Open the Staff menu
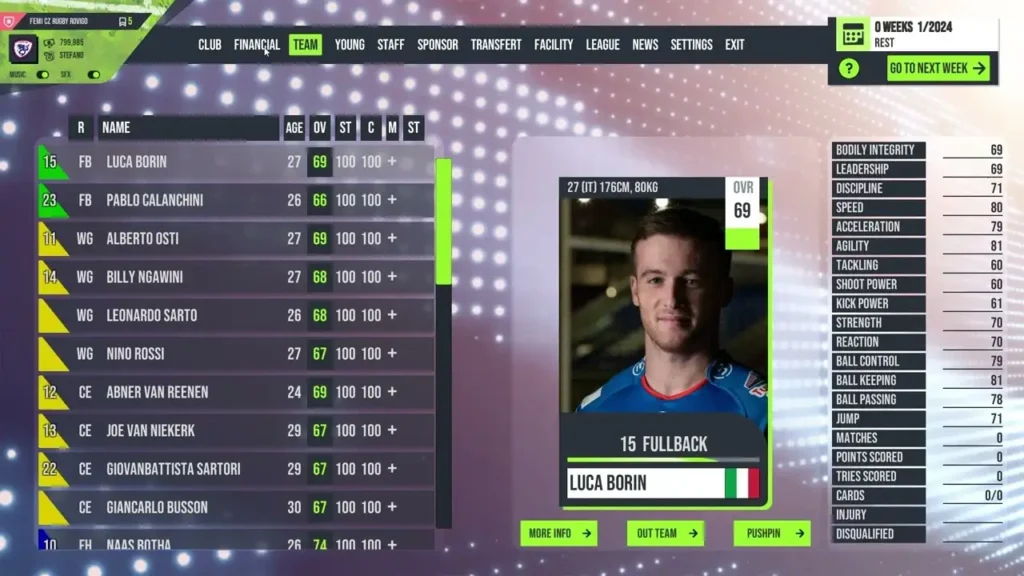 coord(391,45)
